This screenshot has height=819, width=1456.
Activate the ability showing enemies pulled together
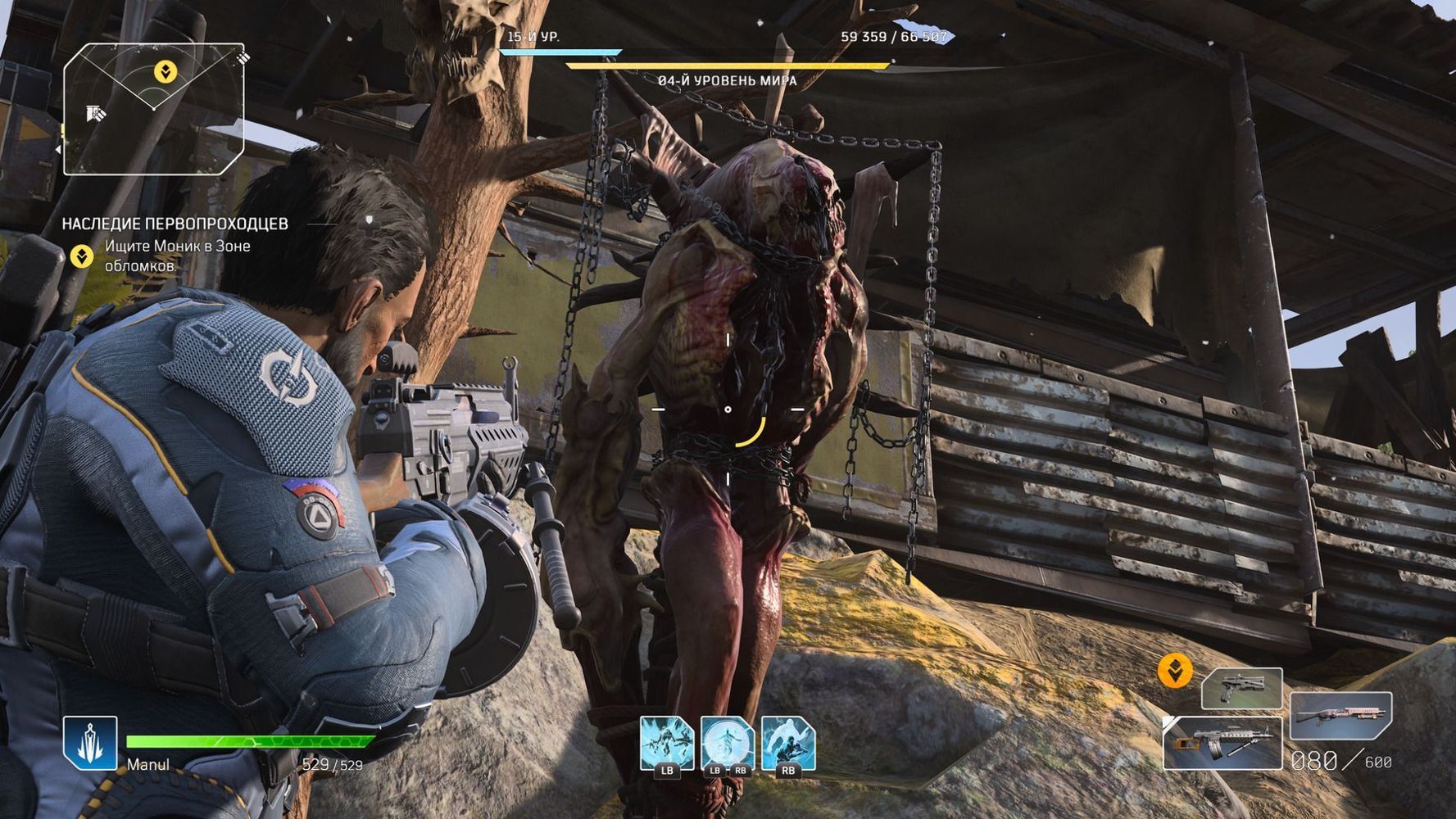(x=666, y=744)
